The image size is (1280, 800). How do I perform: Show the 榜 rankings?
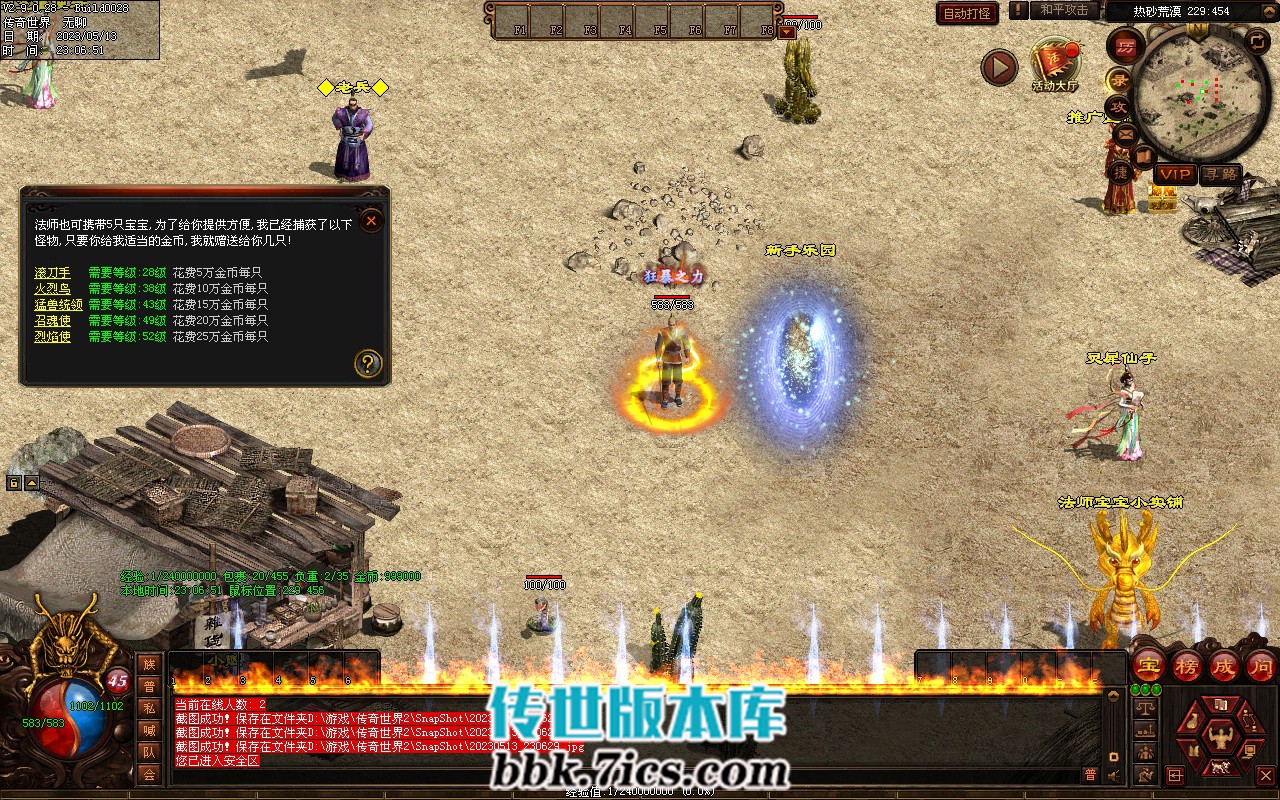[1187, 664]
